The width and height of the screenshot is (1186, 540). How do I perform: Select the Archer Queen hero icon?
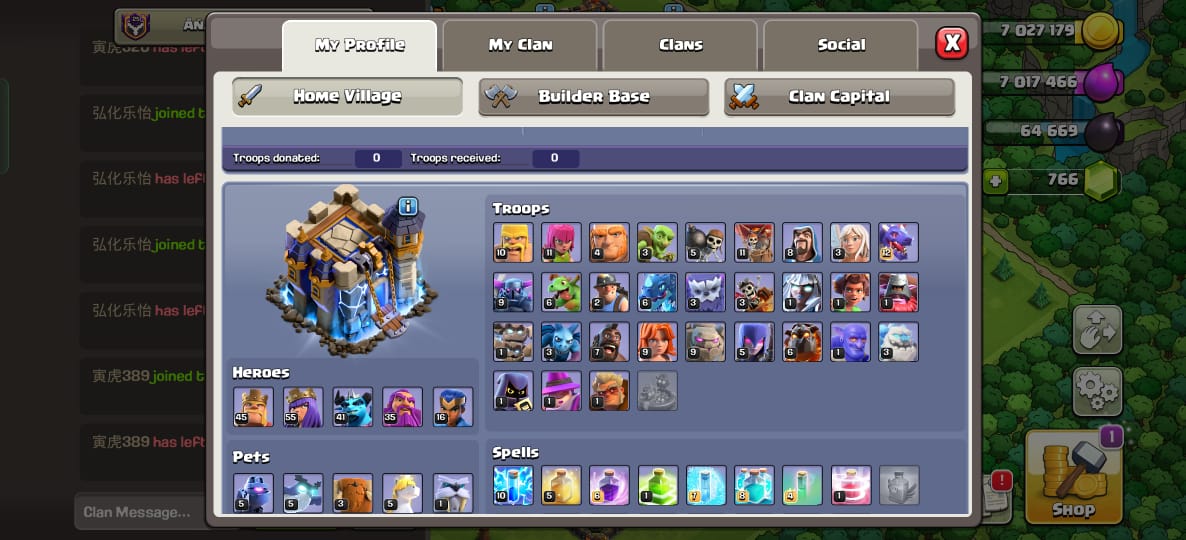(303, 407)
